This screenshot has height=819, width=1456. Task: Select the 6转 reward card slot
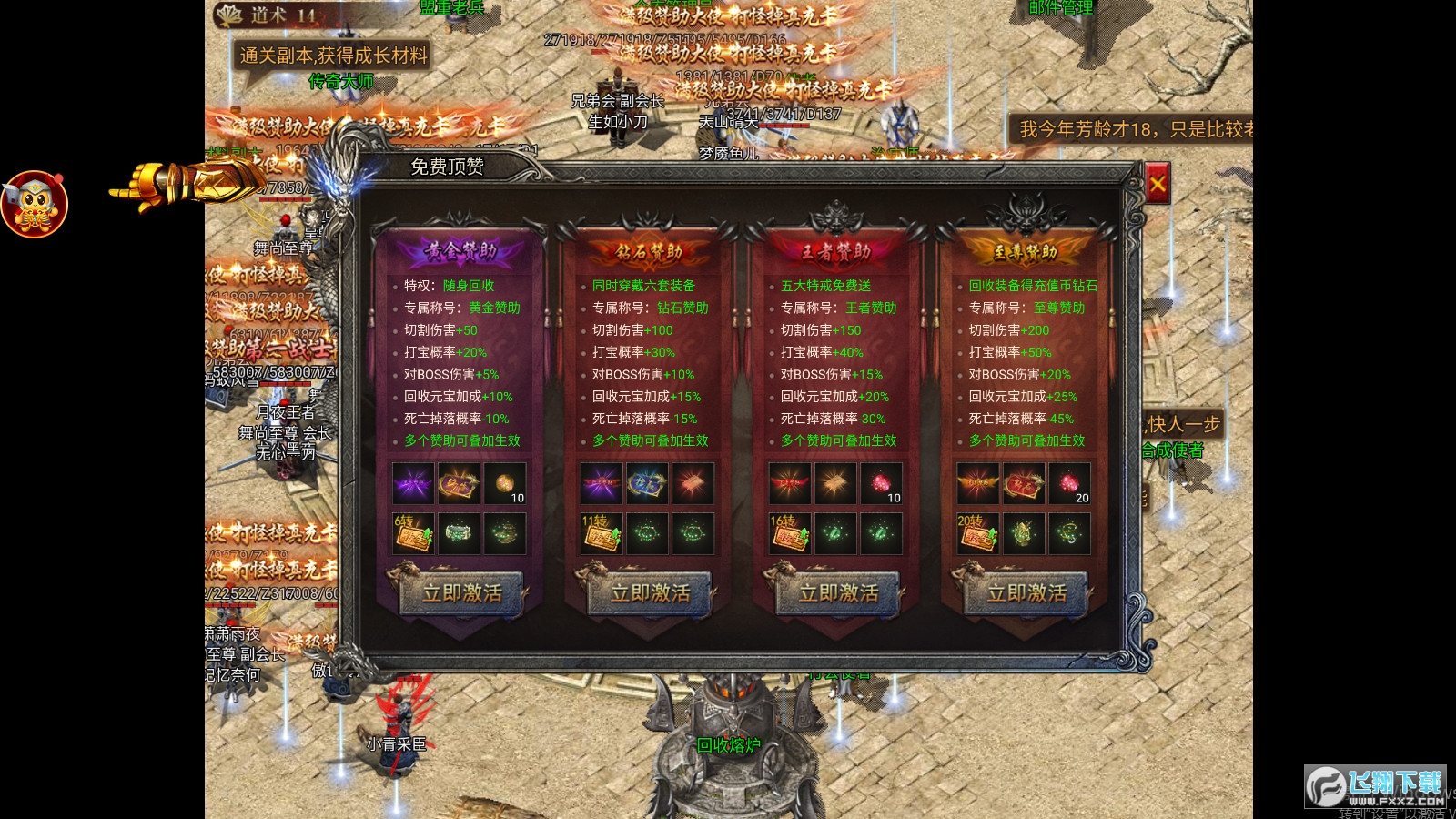[x=412, y=533]
